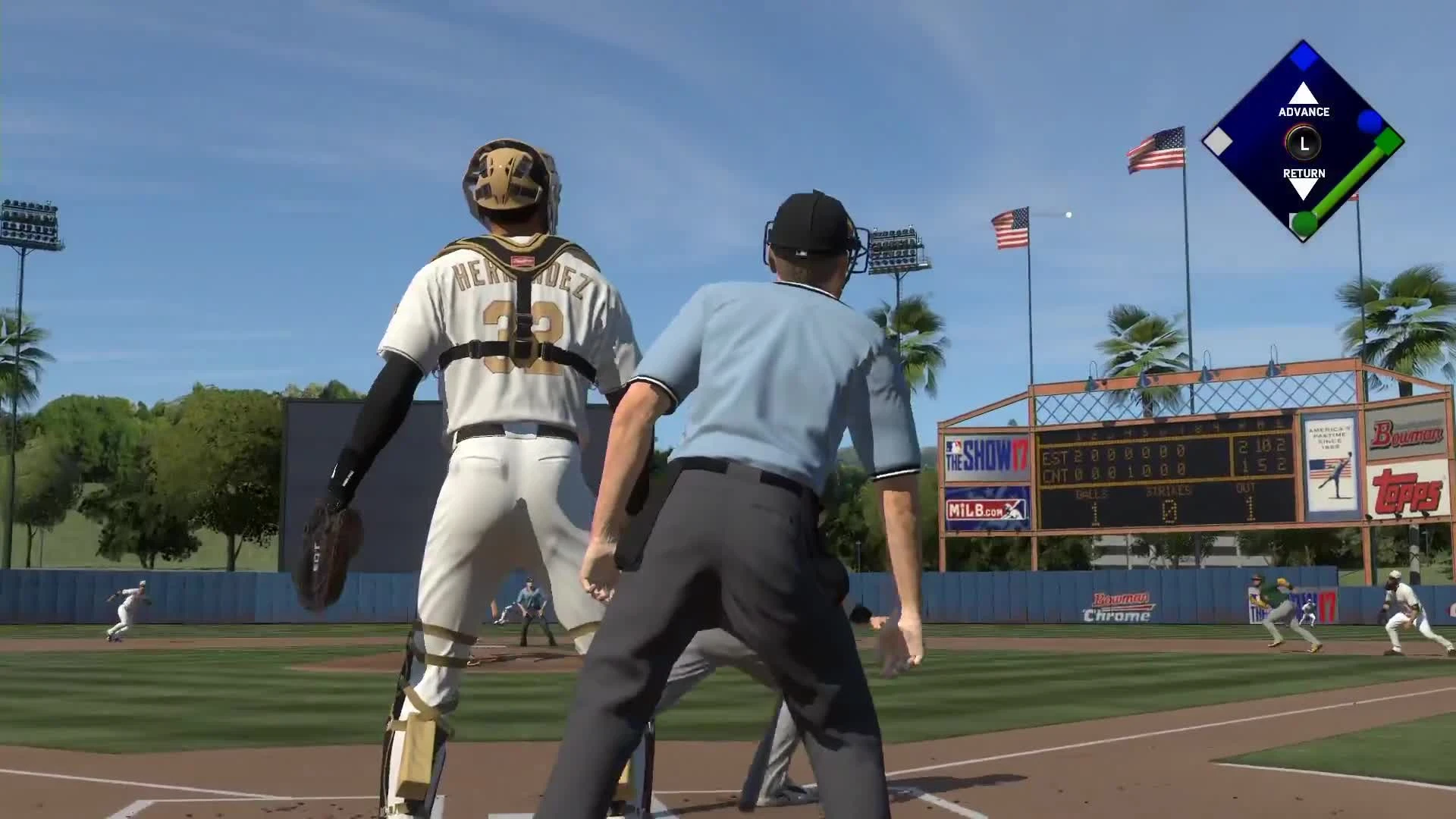The width and height of the screenshot is (1456, 819).
Task: Select the L stick button in the diamond HUD
Action: click(x=1303, y=141)
